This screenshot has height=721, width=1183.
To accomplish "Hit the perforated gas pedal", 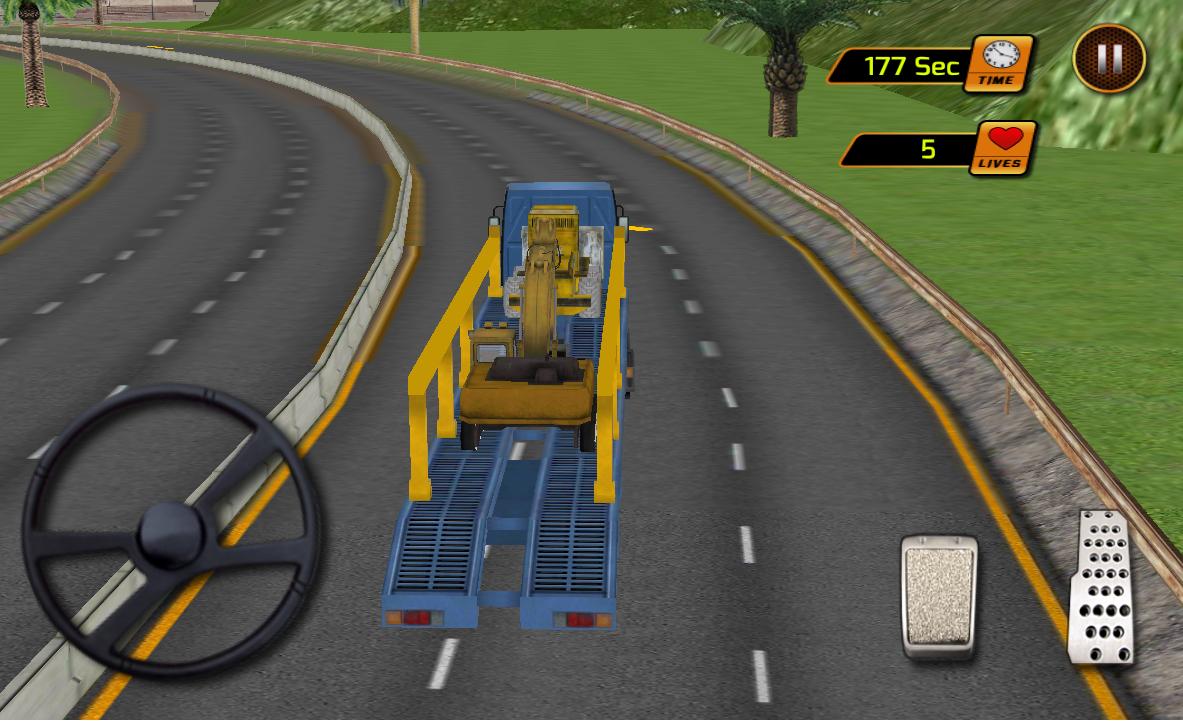I will pos(1102,588).
